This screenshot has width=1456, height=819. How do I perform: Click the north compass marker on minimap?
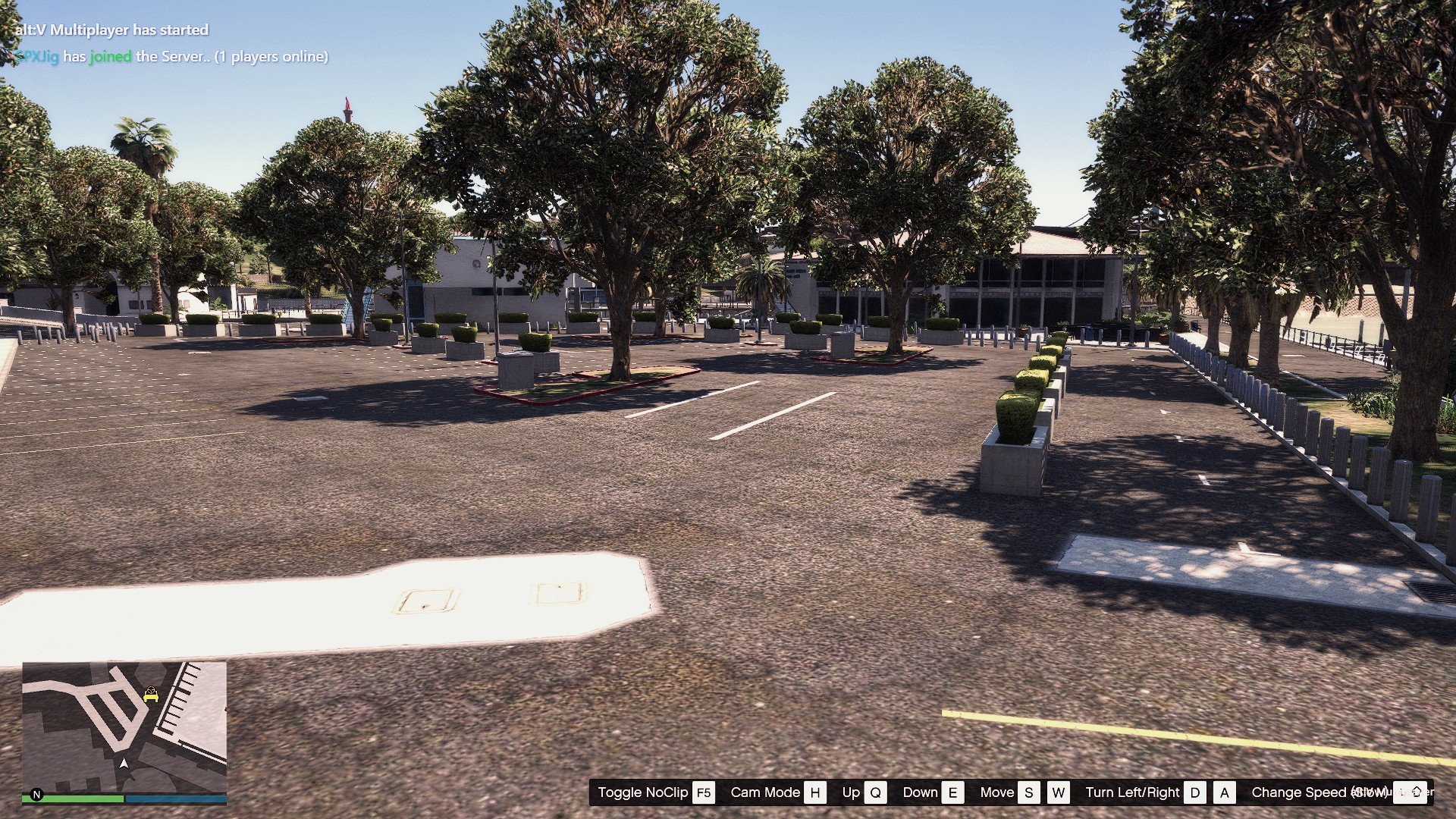pyautogui.click(x=36, y=795)
